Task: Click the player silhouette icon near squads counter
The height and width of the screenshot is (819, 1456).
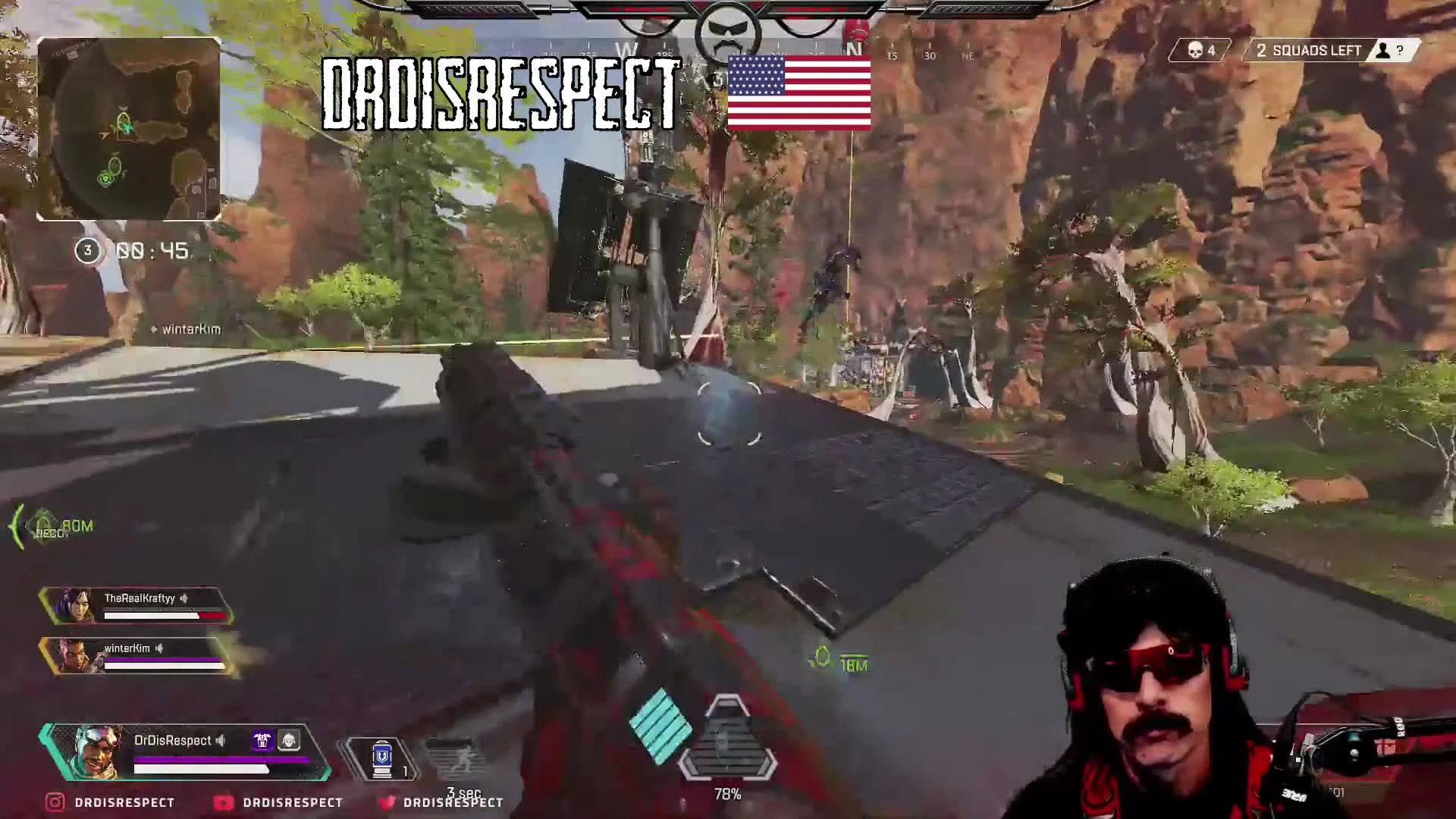Action: point(1383,51)
